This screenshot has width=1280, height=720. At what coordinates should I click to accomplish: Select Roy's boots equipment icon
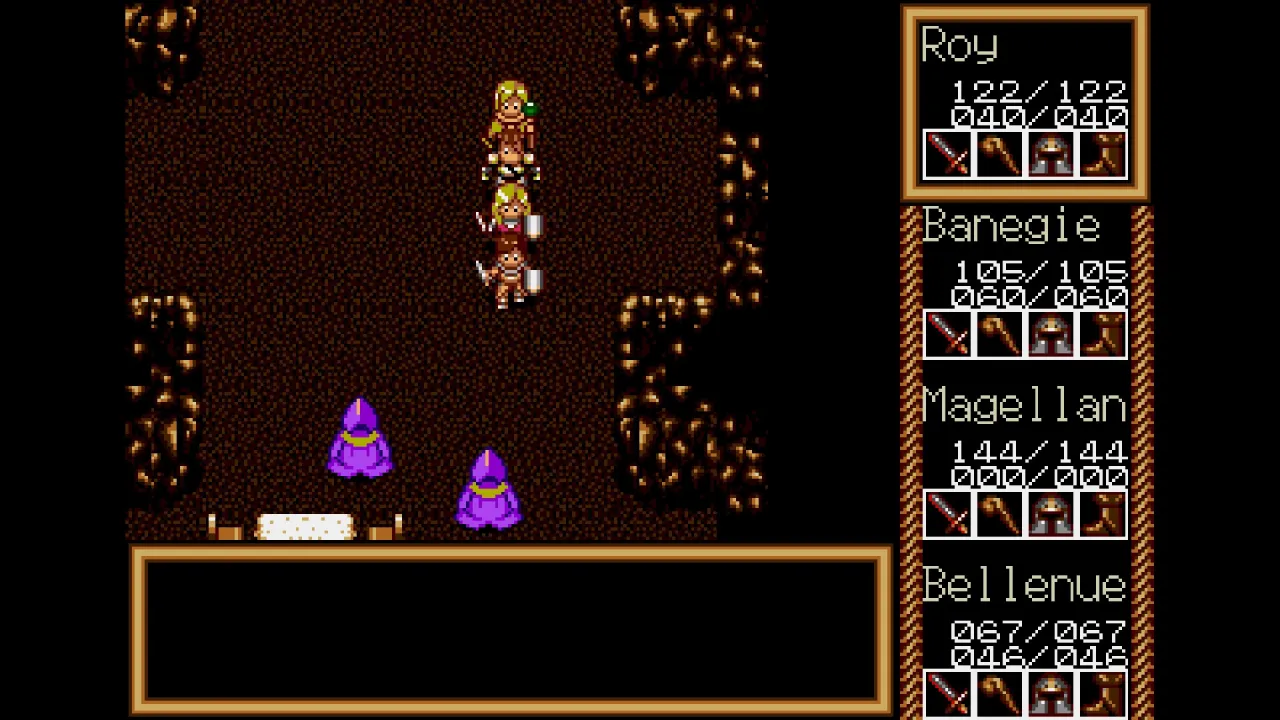click(1103, 155)
